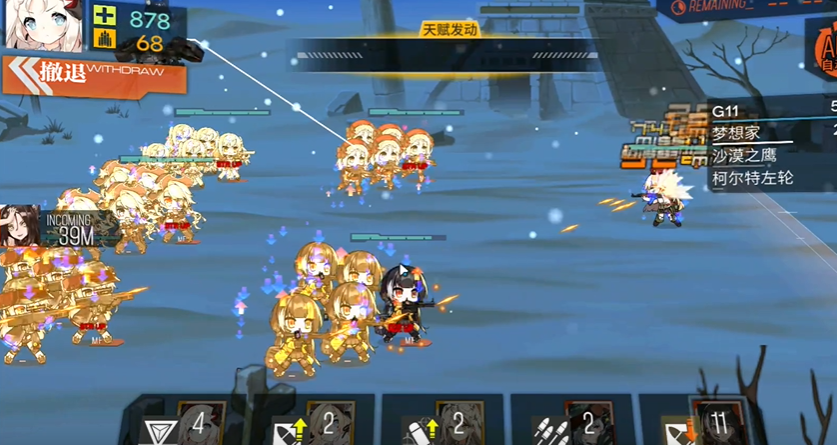Select 梦想家 in the damage list

735,133
